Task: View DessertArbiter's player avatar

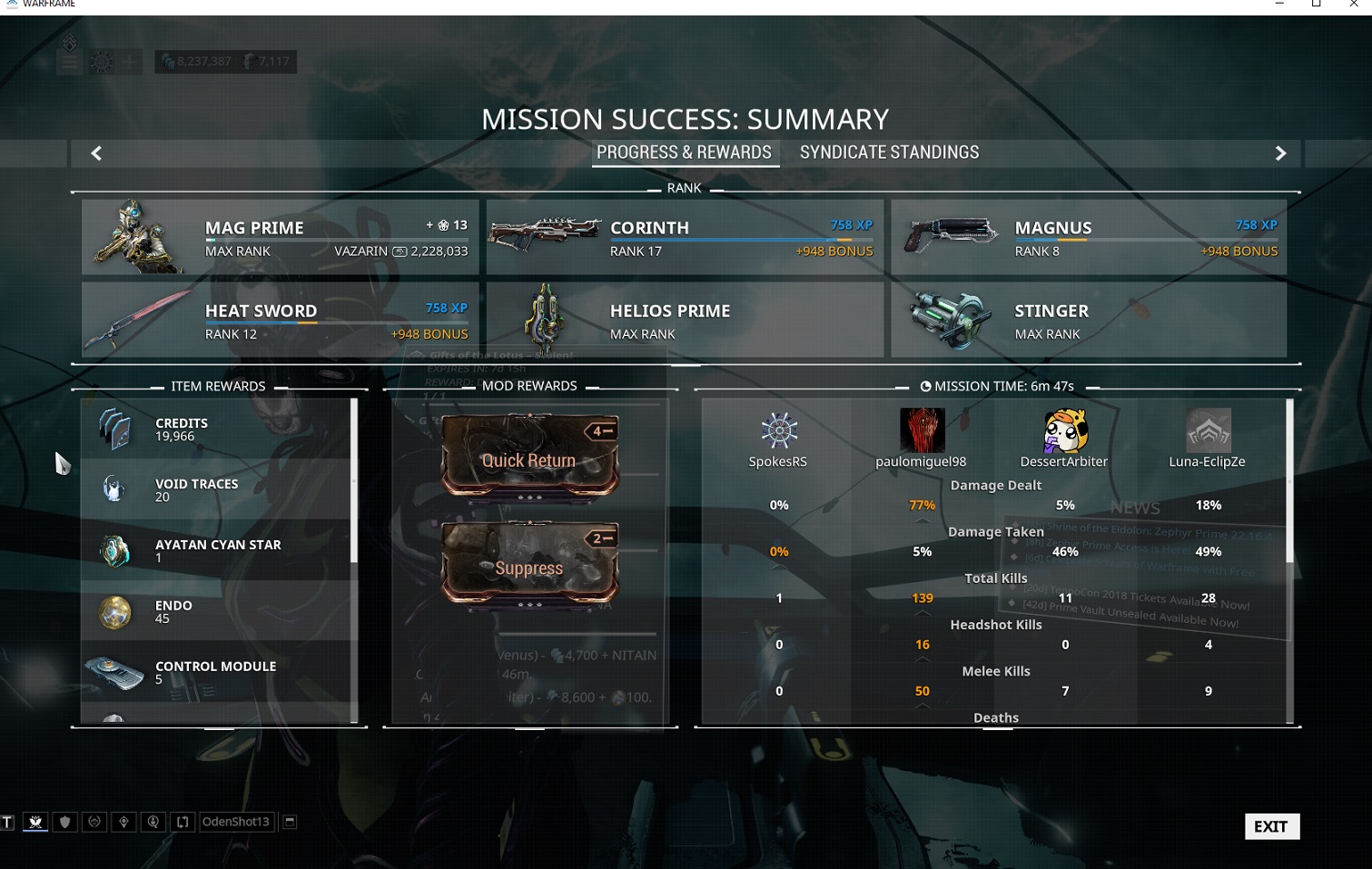Action: point(1064,430)
